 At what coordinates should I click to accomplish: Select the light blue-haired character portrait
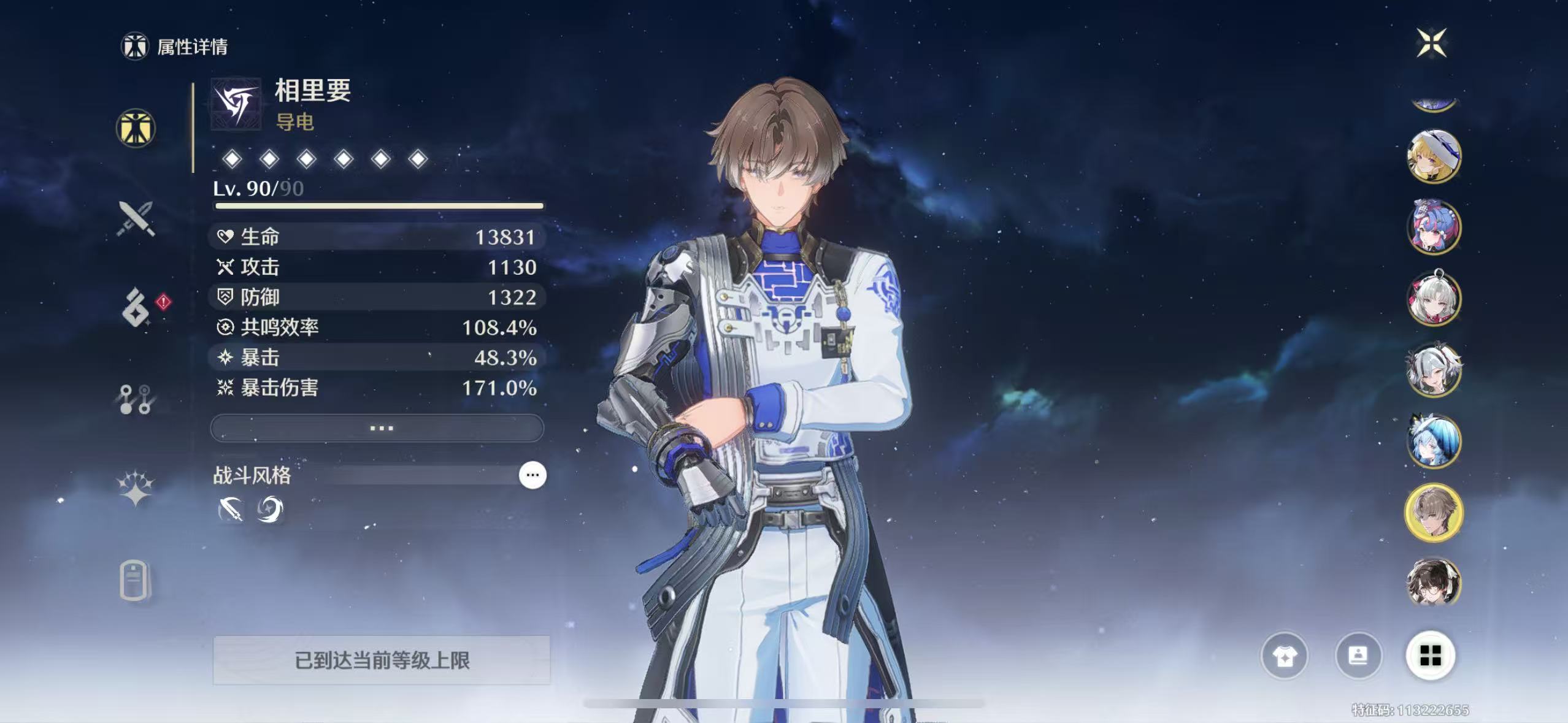pyautogui.click(x=1434, y=442)
